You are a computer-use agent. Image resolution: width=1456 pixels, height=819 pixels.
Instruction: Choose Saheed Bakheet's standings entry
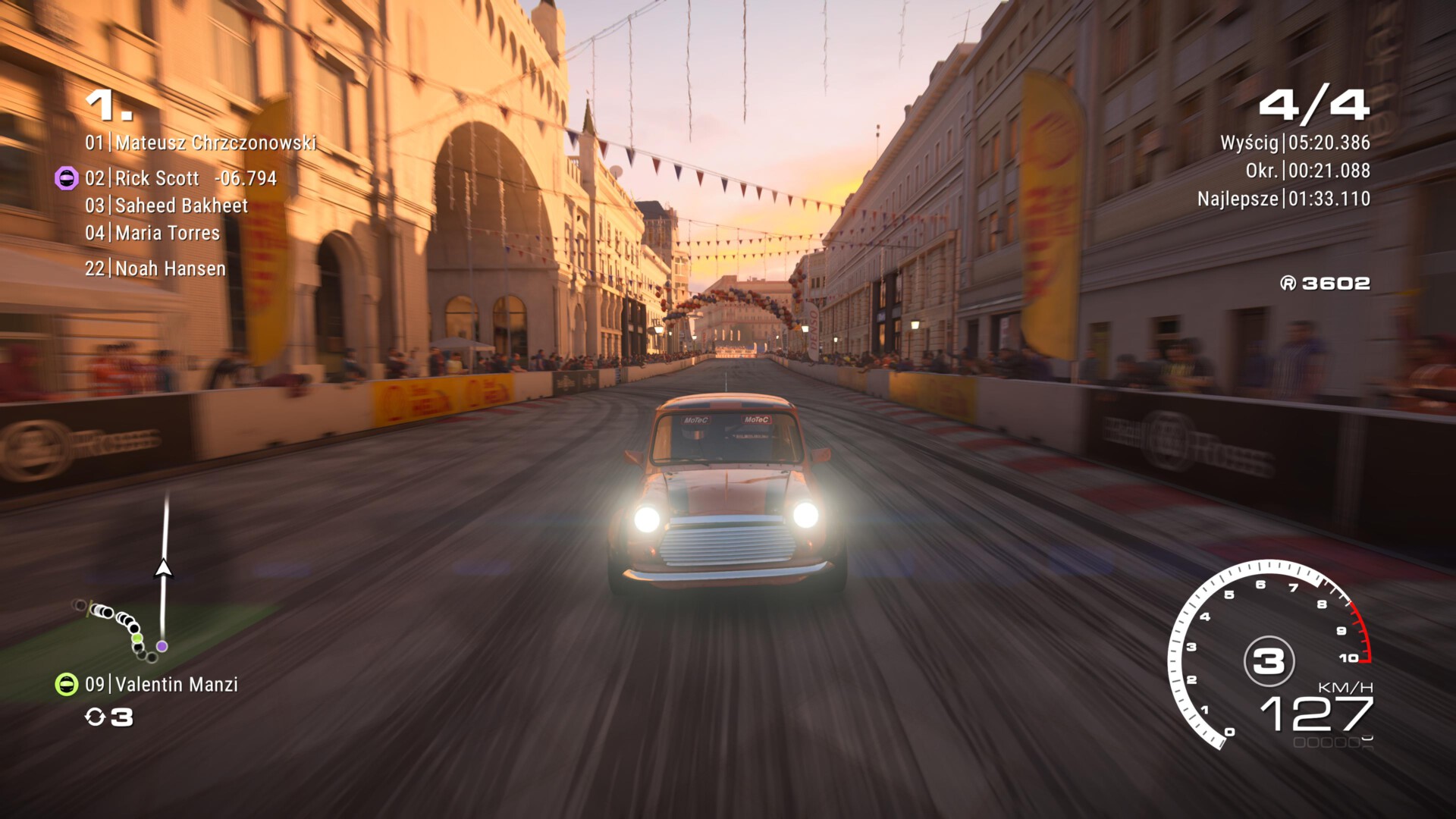point(166,206)
